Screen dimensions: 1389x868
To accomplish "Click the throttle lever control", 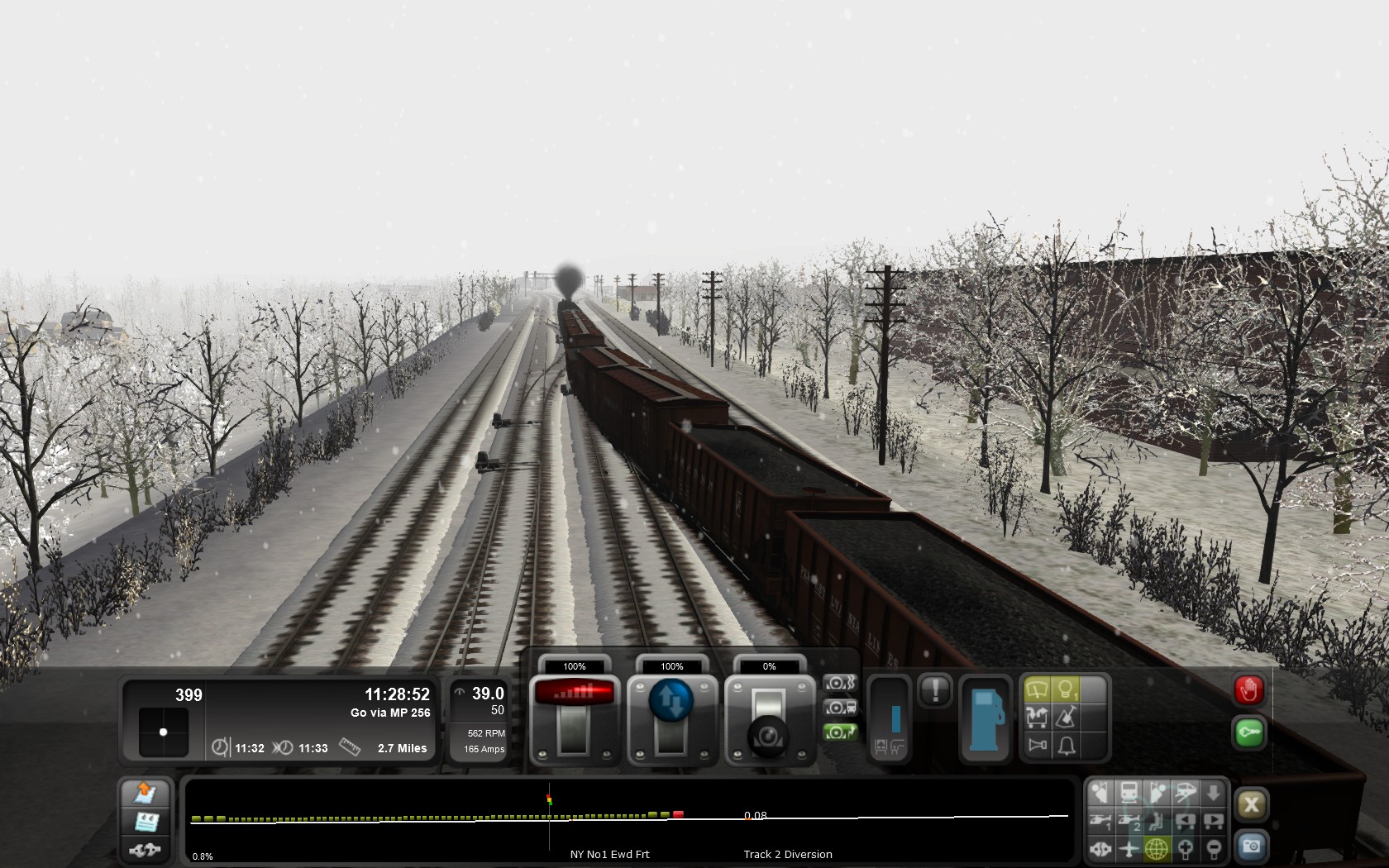I will click(x=574, y=718).
